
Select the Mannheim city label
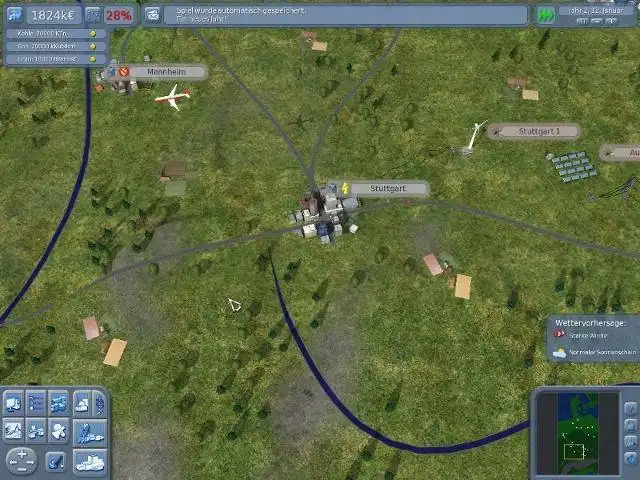[x=165, y=72]
